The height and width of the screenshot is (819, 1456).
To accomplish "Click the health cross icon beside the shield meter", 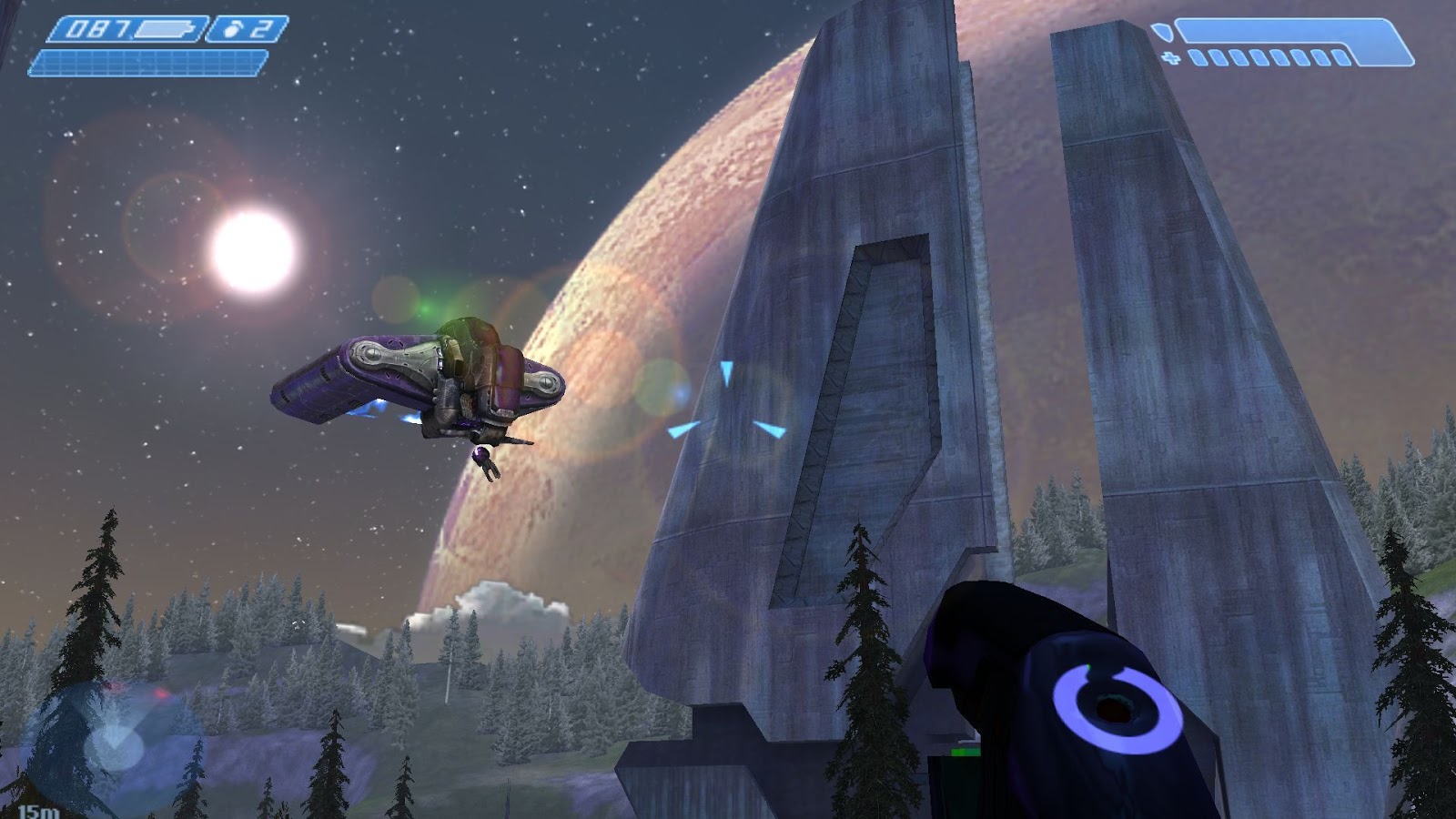I will (x=1170, y=56).
